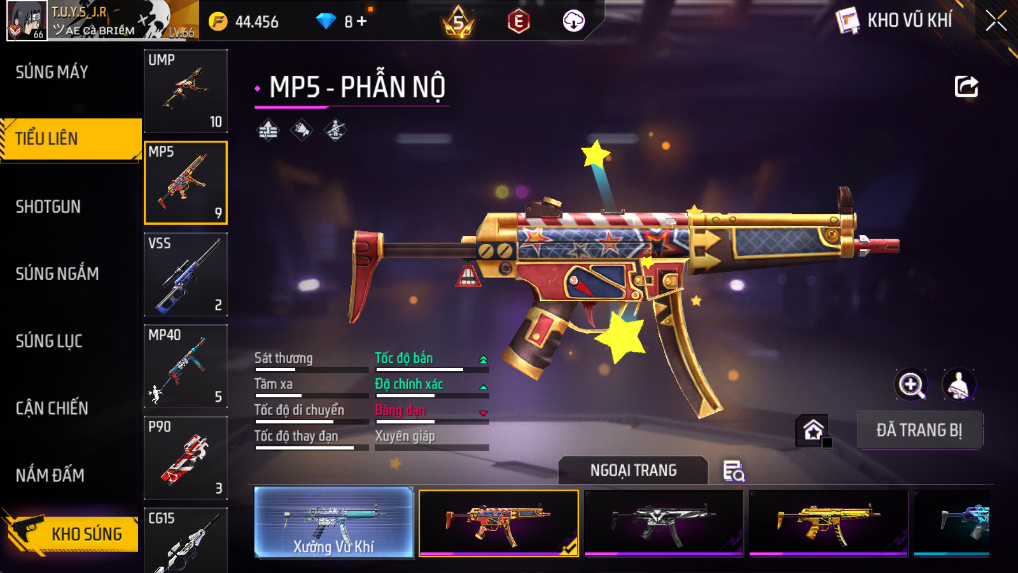Open the player profile avatar
This screenshot has height=573, width=1018.
26,20
